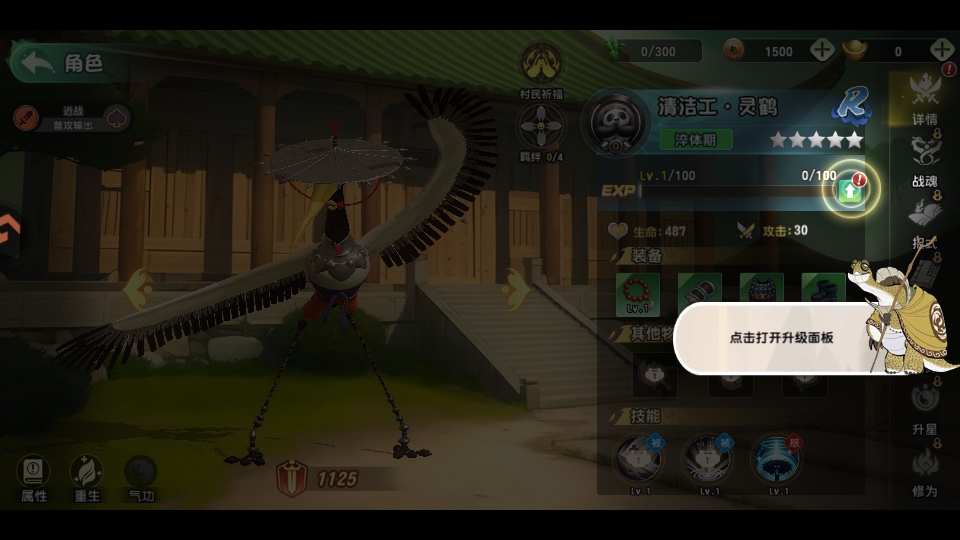Open the 村民祈福 villager blessing icon

(x=540, y=66)
